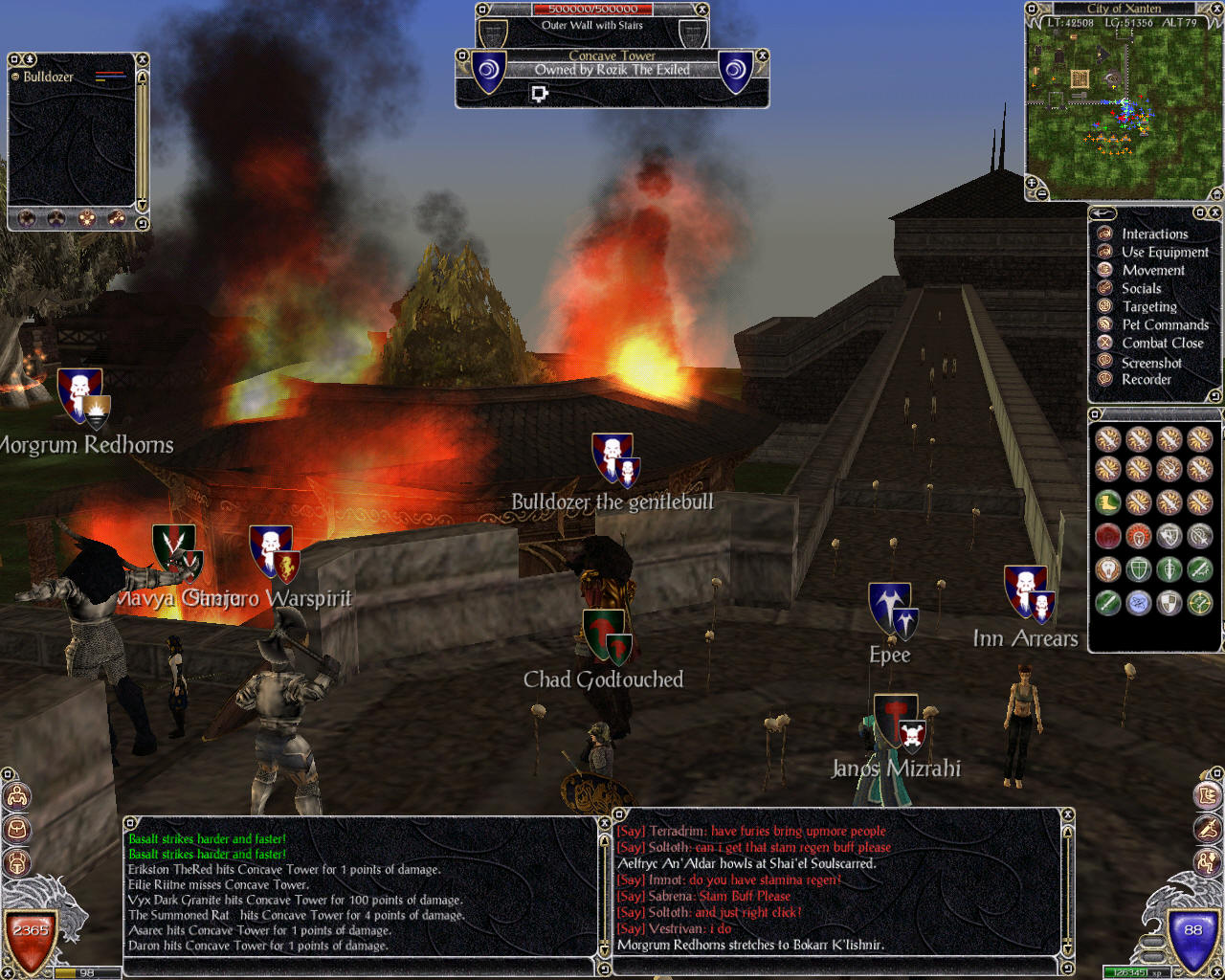
Task: Activate the Combat Close command
Action: click(x=1162, y=343)
